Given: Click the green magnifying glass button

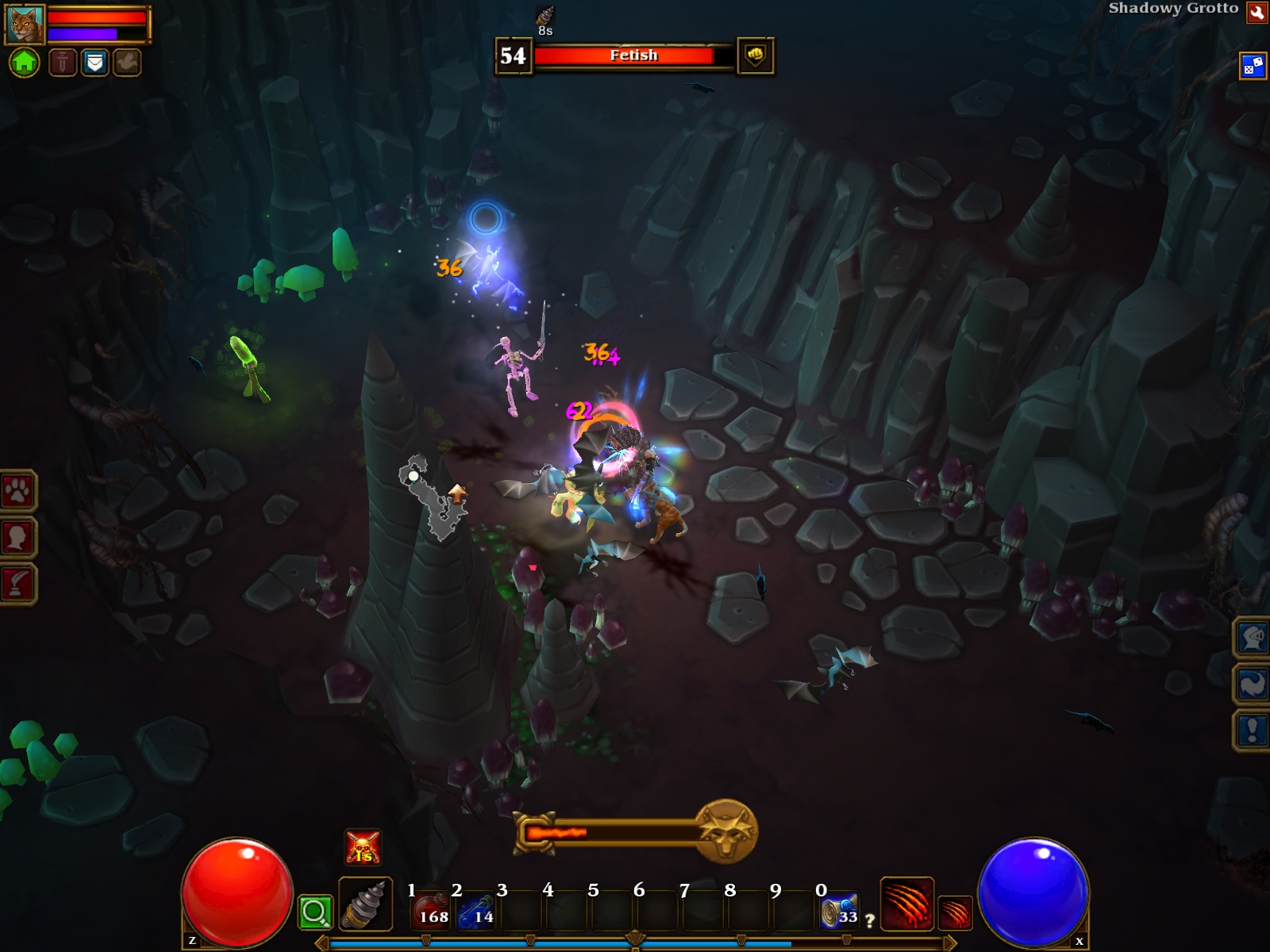Looking at the screenshot, I should (x=314, y=912).
